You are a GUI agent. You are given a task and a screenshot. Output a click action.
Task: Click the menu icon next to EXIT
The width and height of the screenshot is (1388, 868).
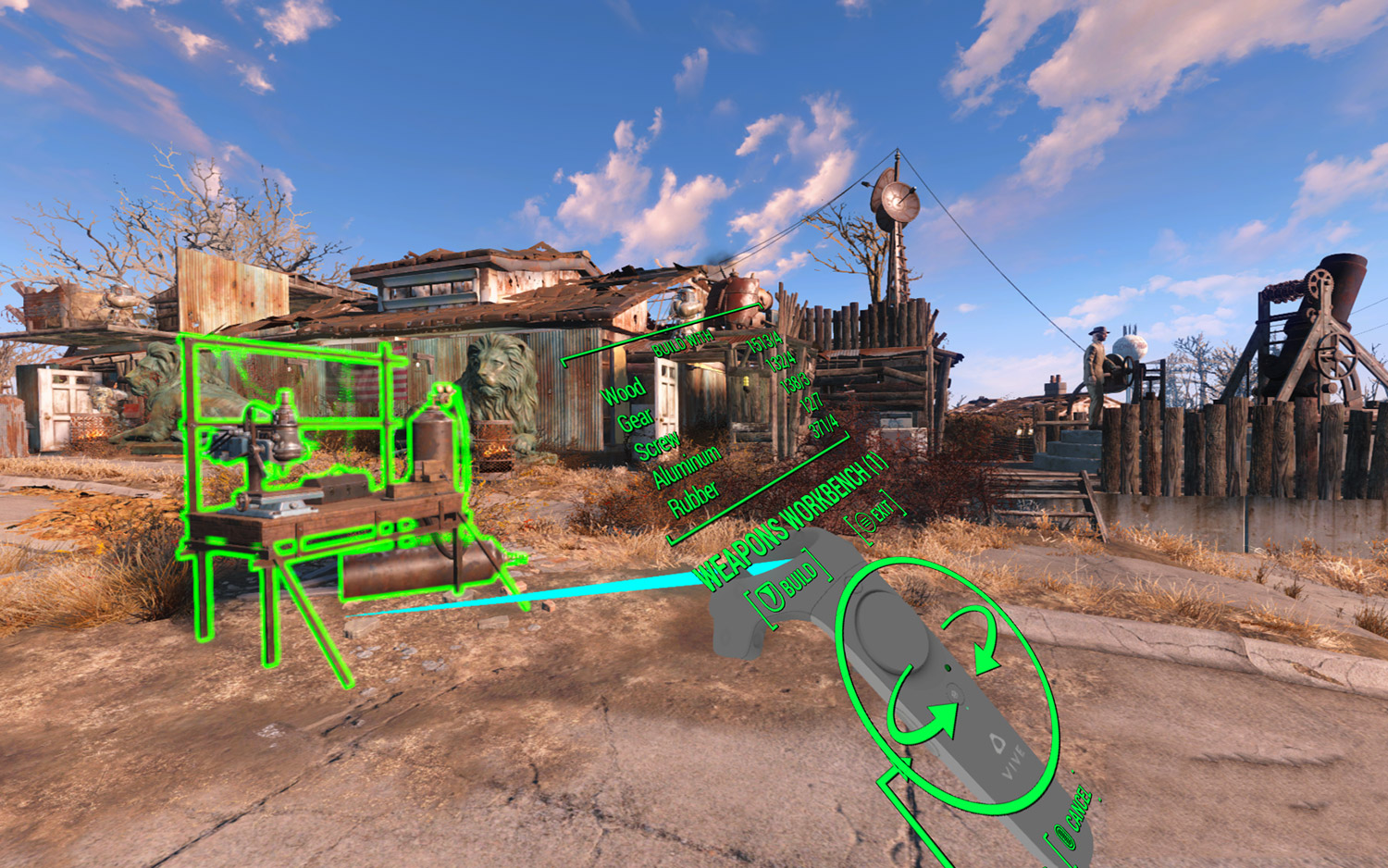coord(864,523)
